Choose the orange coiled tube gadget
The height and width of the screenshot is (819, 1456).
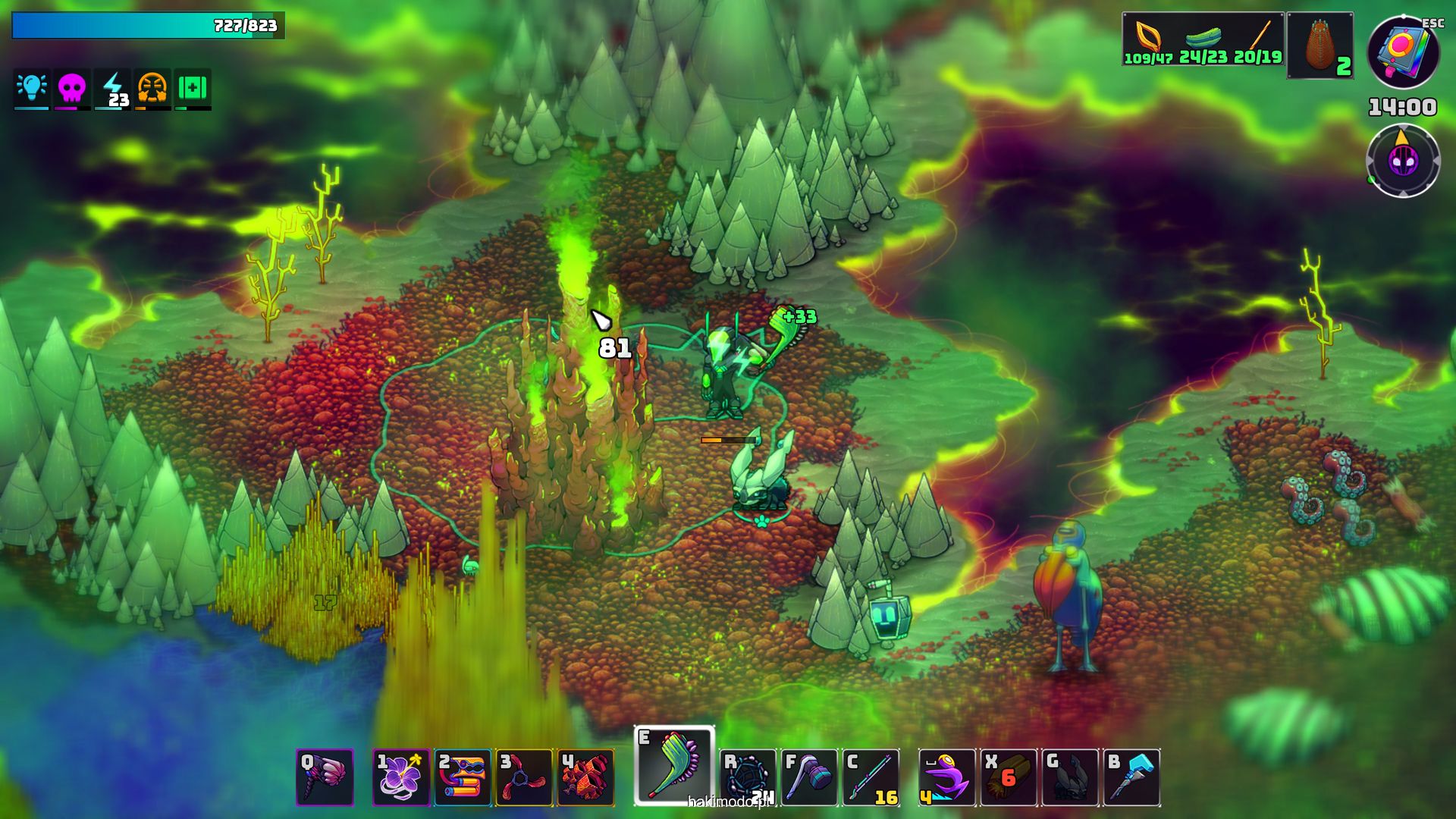[x=463, y=777]
